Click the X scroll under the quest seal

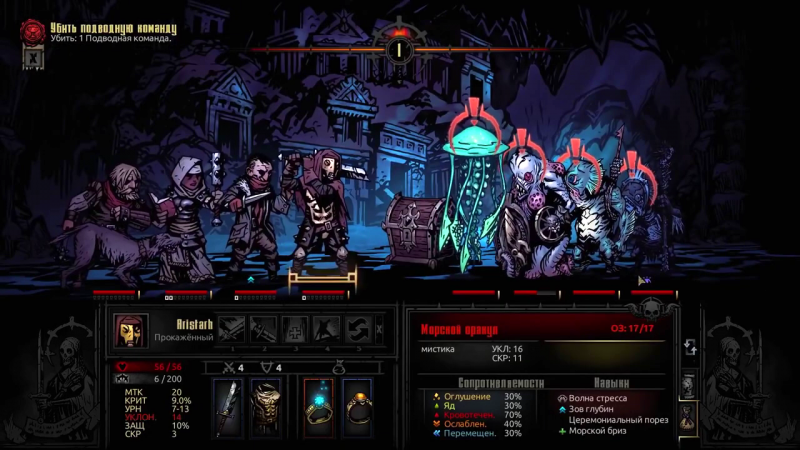33,58
